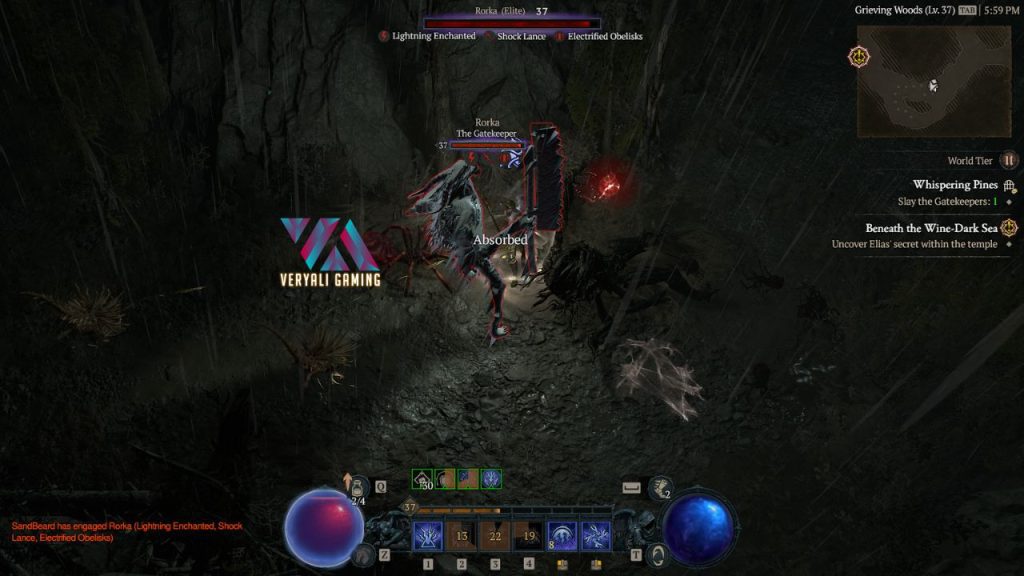The height and width of the screenshot is (576, 1024).
Task: Use the healing potion flask
Action: point(357,488)
